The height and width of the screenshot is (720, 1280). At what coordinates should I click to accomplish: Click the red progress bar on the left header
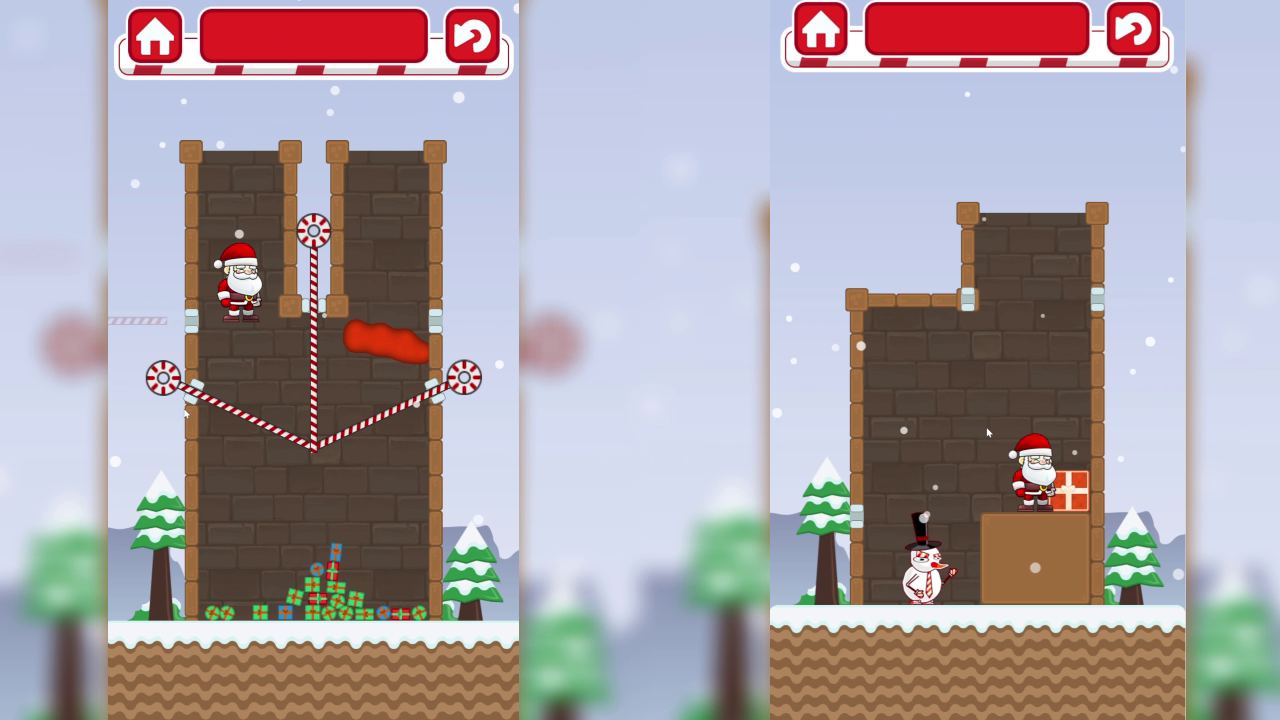click(x=313, y=36)
